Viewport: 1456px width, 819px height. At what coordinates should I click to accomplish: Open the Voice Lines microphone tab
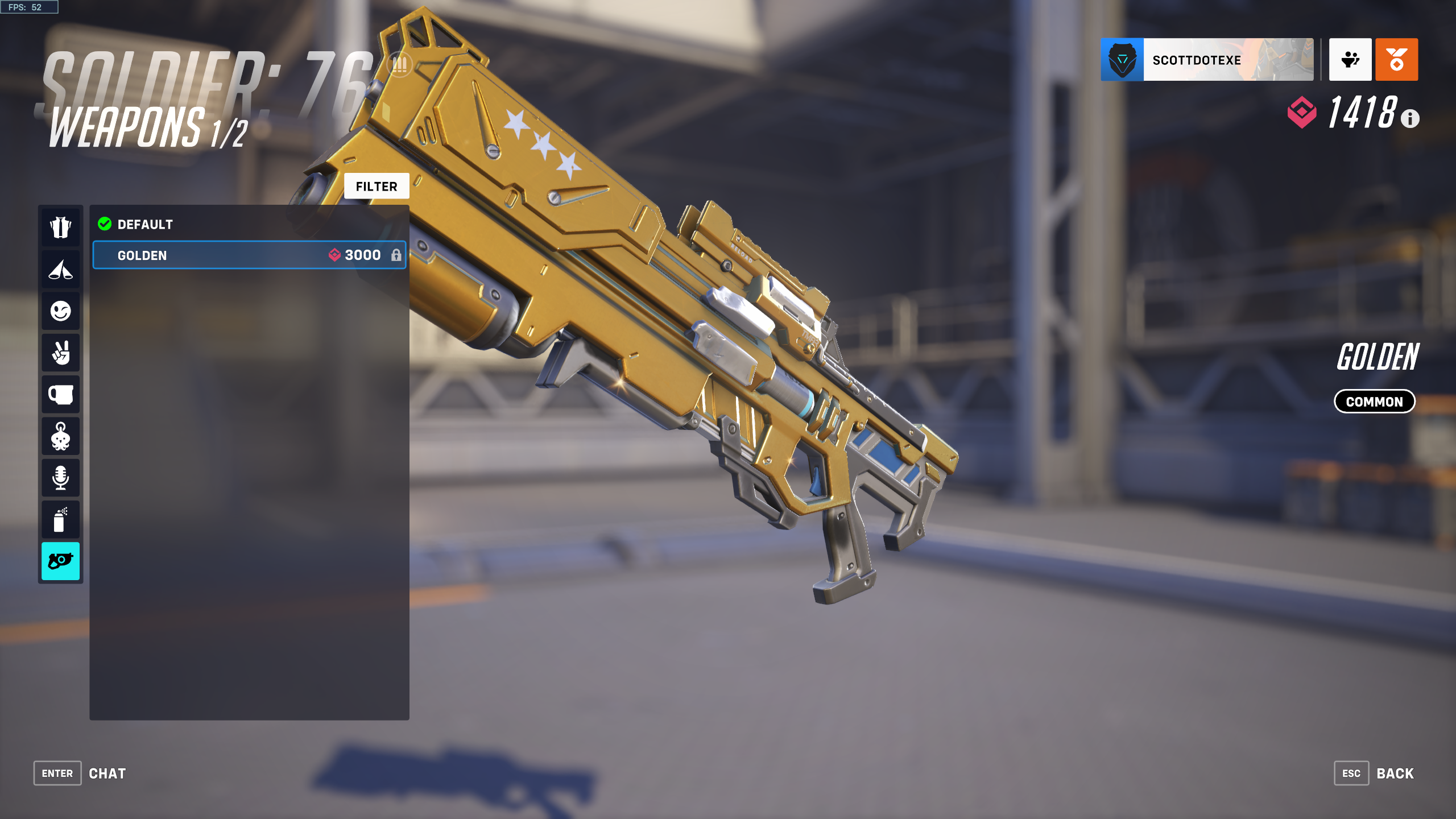click(x=61, y=478)
